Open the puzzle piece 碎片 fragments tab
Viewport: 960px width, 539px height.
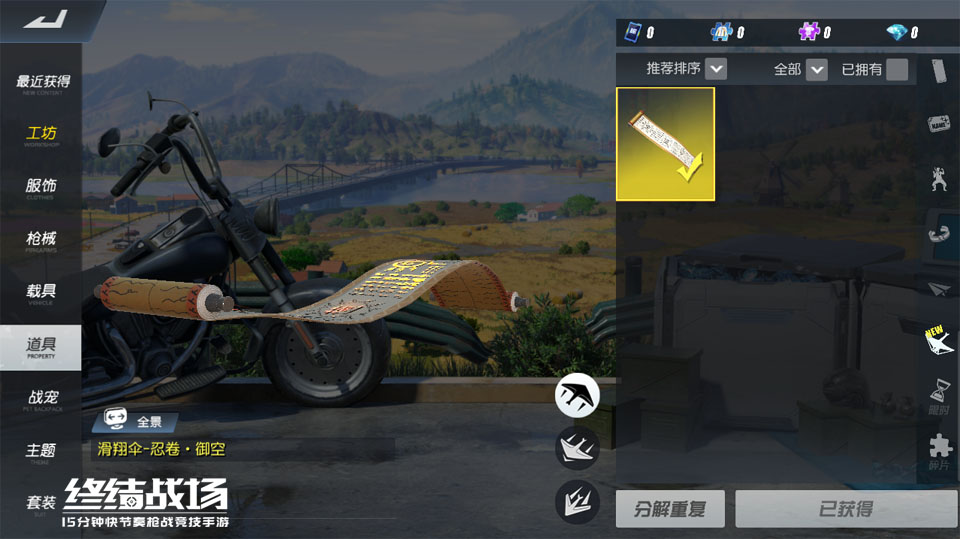point(940,449)
